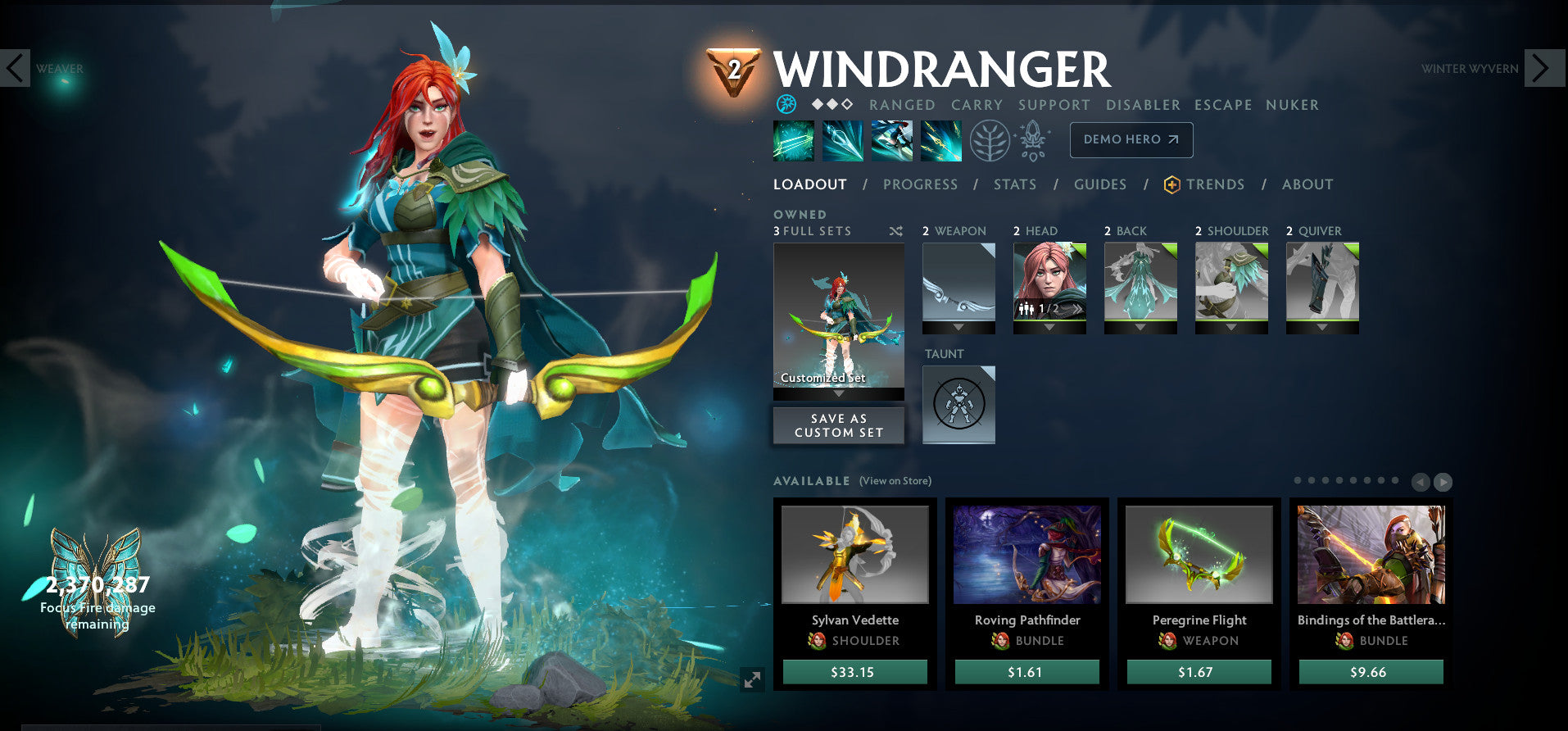The image size is (1568, 731).
Task: Open the GUIDES tab
Action: click(1099, 184)
